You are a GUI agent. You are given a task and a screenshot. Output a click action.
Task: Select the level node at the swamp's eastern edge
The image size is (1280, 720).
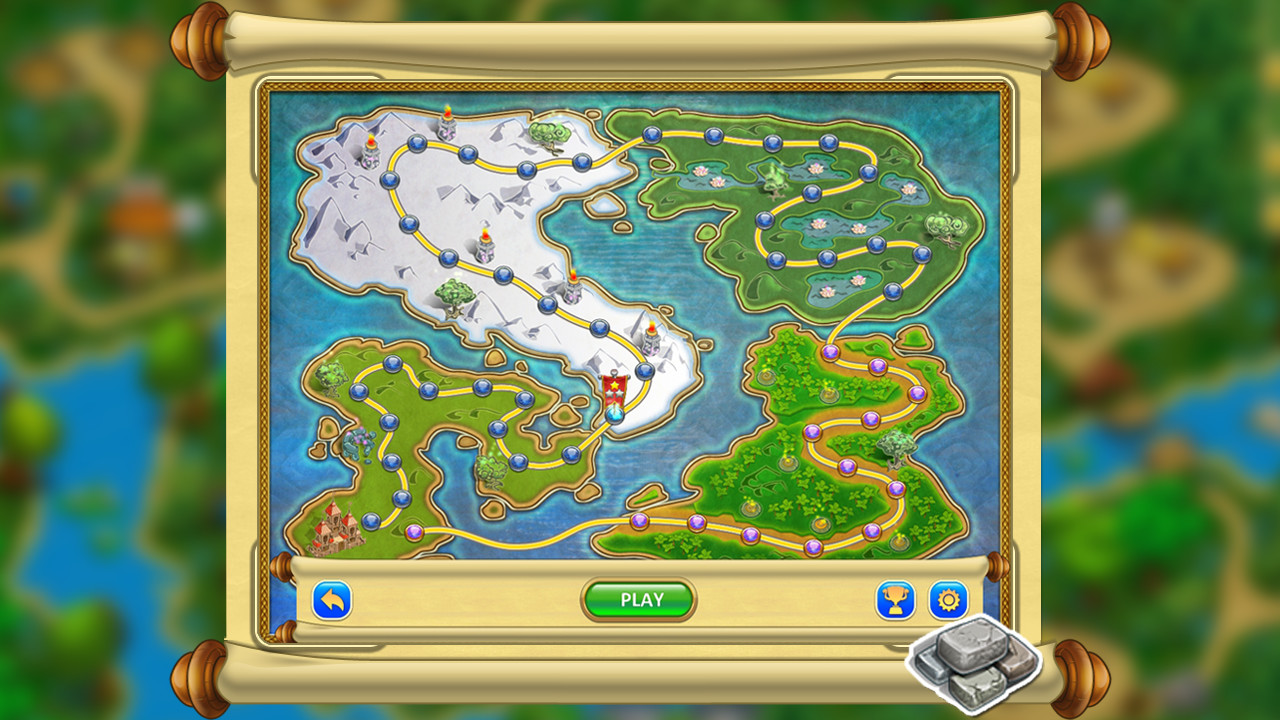[x=922, y=254]
